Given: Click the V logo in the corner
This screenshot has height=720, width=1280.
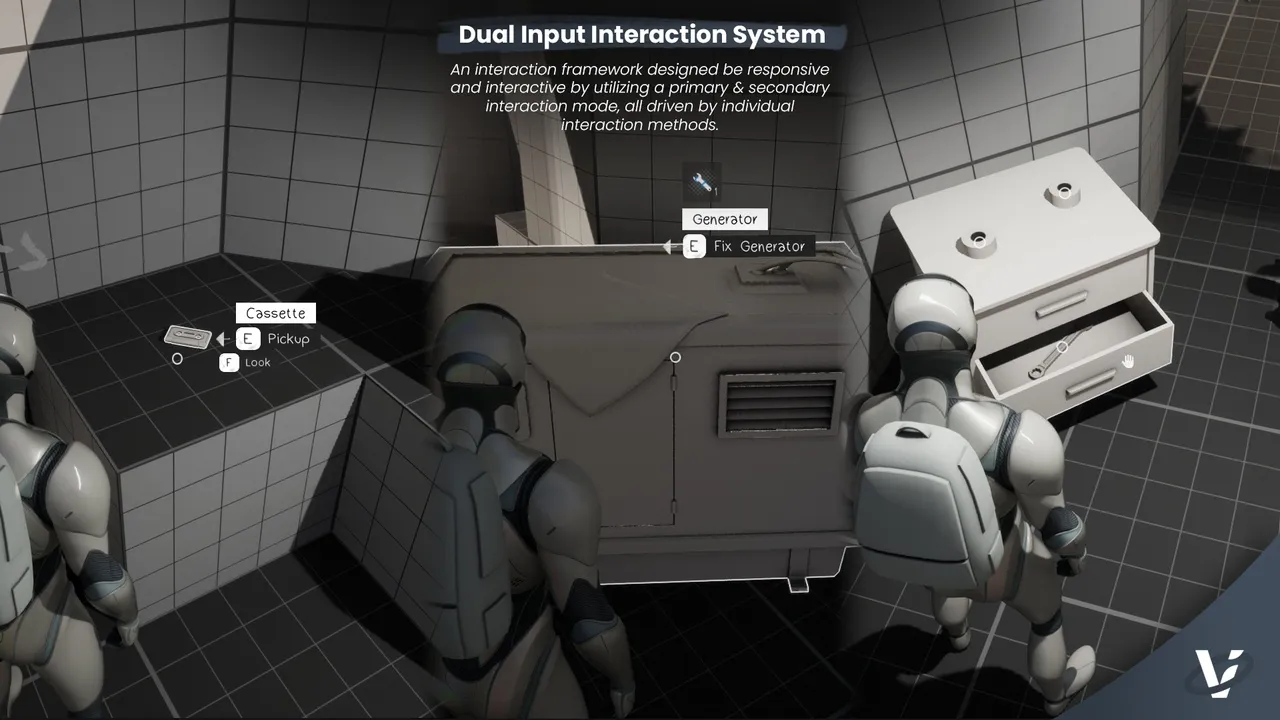Looking at the screenshot, I should [1219, 673].
